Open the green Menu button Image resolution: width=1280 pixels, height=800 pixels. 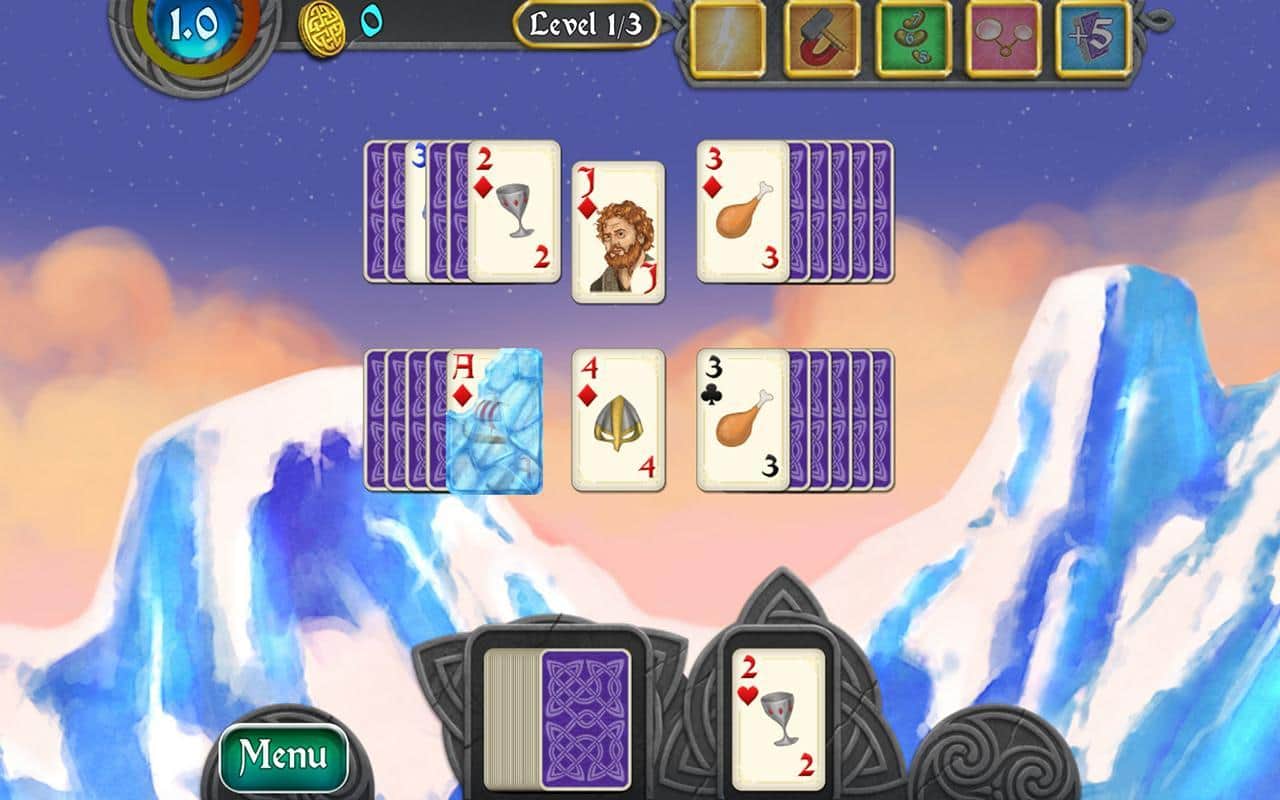click(283, 757)
